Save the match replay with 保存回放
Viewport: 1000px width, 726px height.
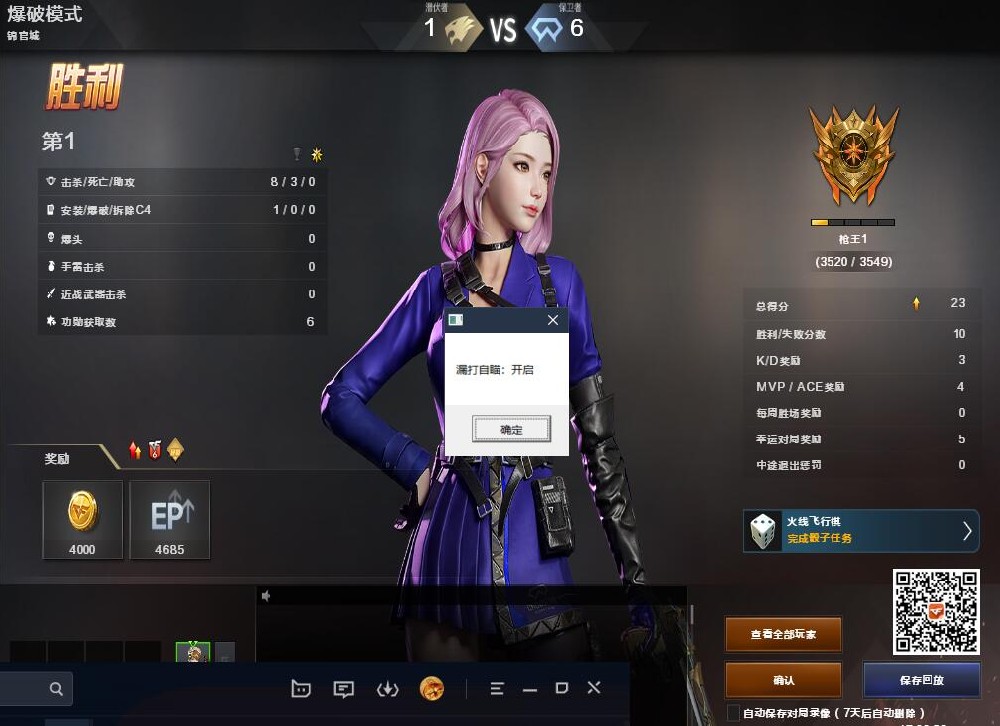tap(921, 680)
